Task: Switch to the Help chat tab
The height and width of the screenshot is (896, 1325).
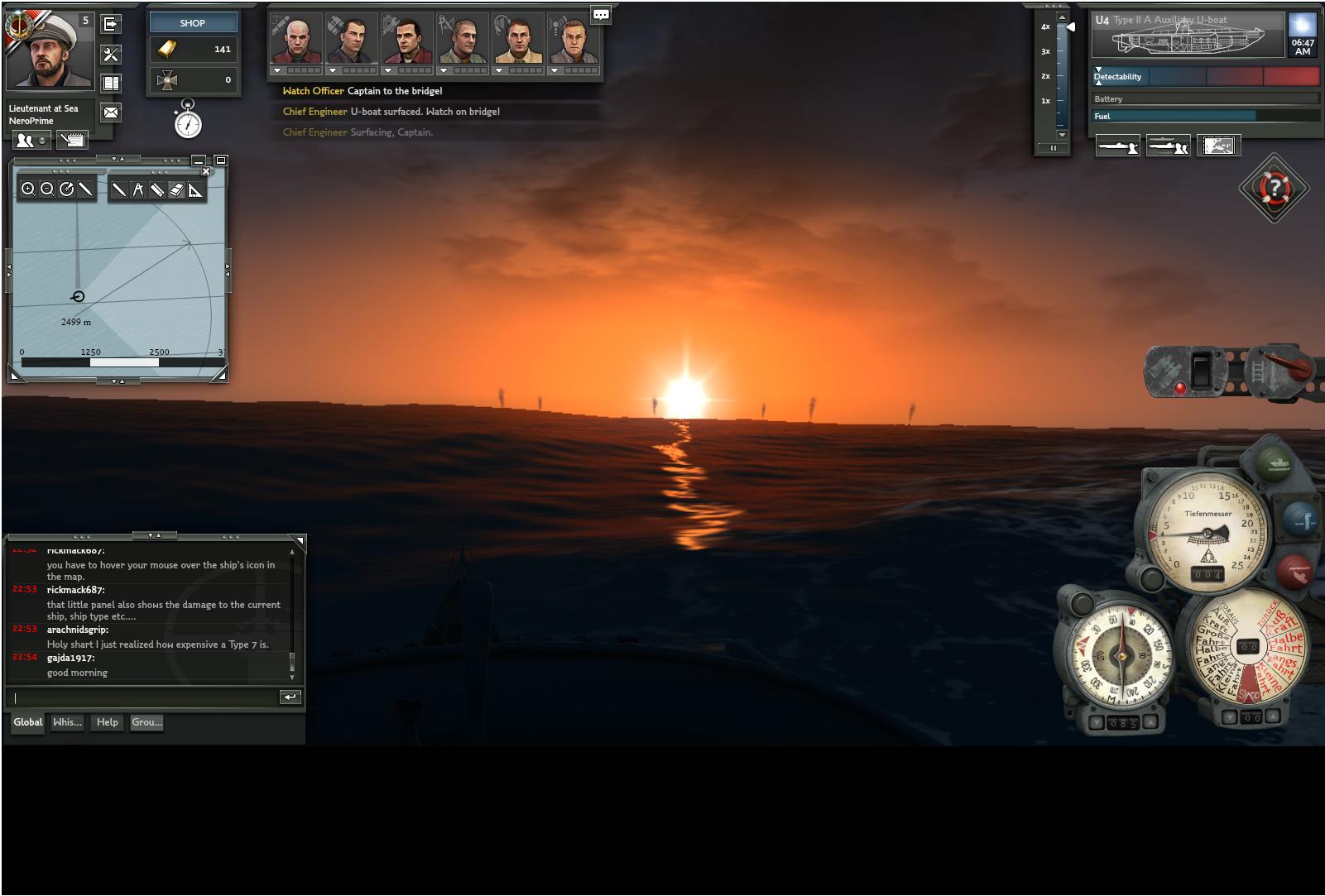Action: tap(107, 722)
